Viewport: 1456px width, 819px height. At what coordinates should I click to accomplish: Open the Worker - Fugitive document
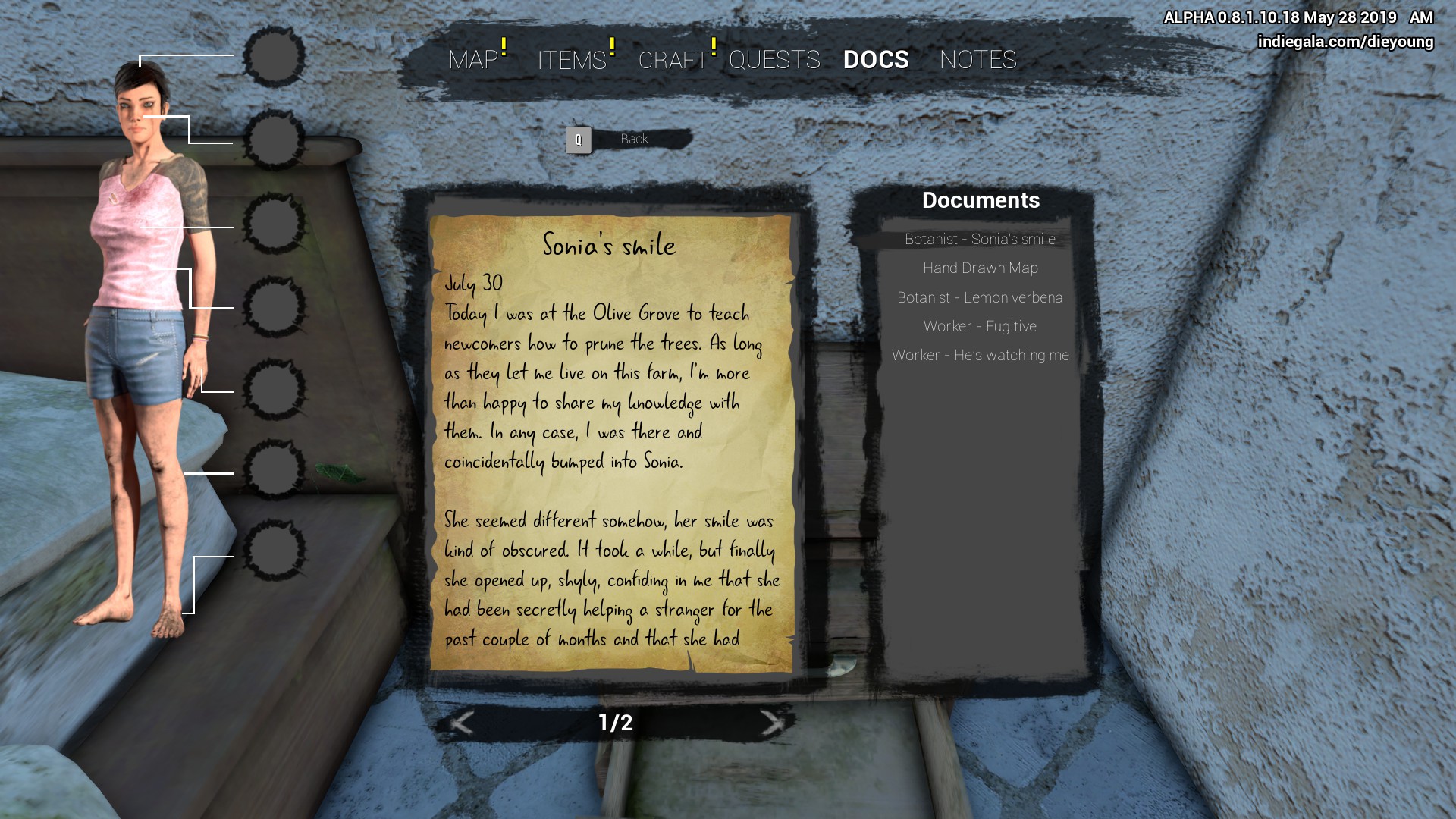click(x=980, y=326)
